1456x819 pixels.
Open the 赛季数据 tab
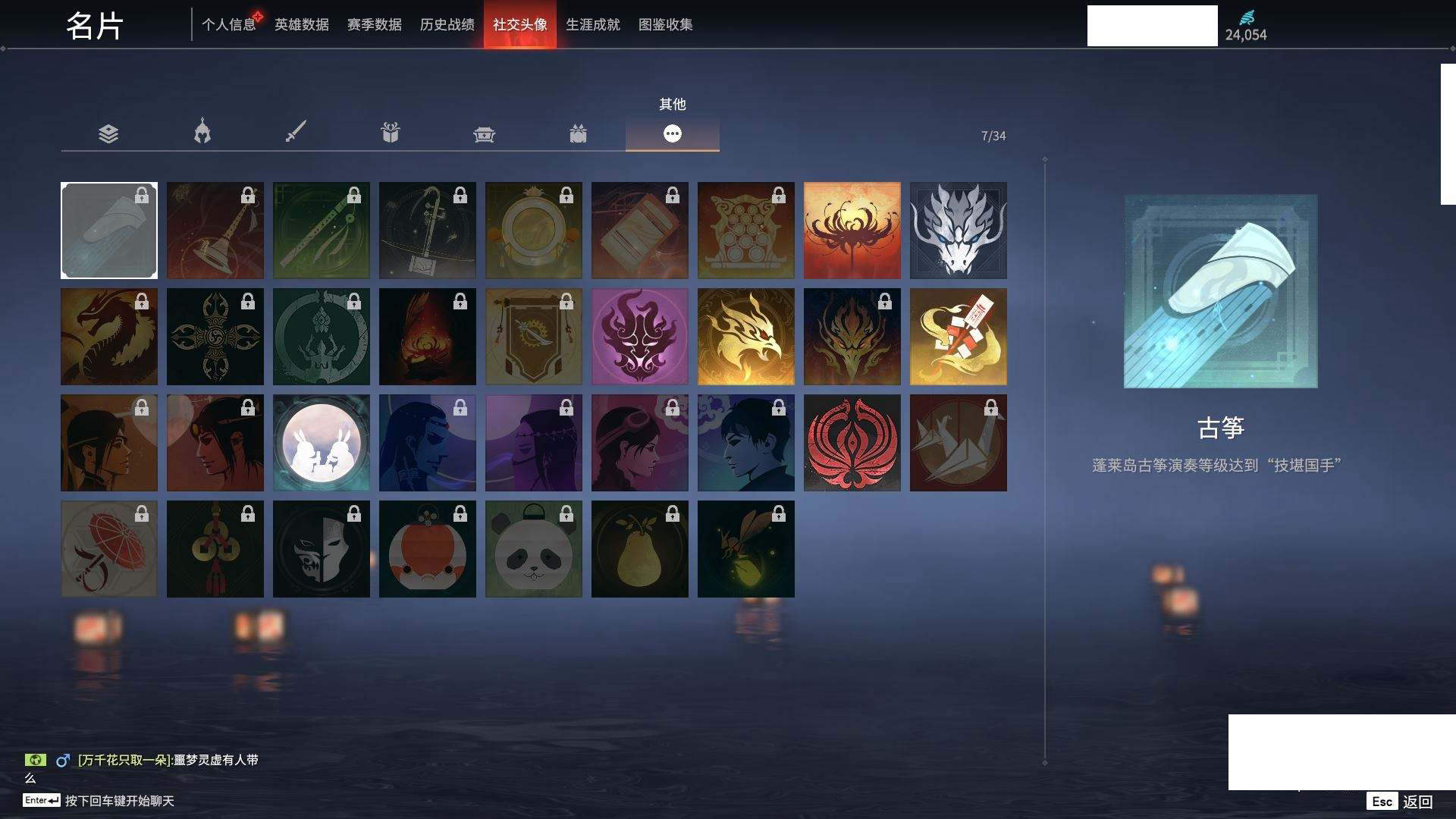[374, 24]
